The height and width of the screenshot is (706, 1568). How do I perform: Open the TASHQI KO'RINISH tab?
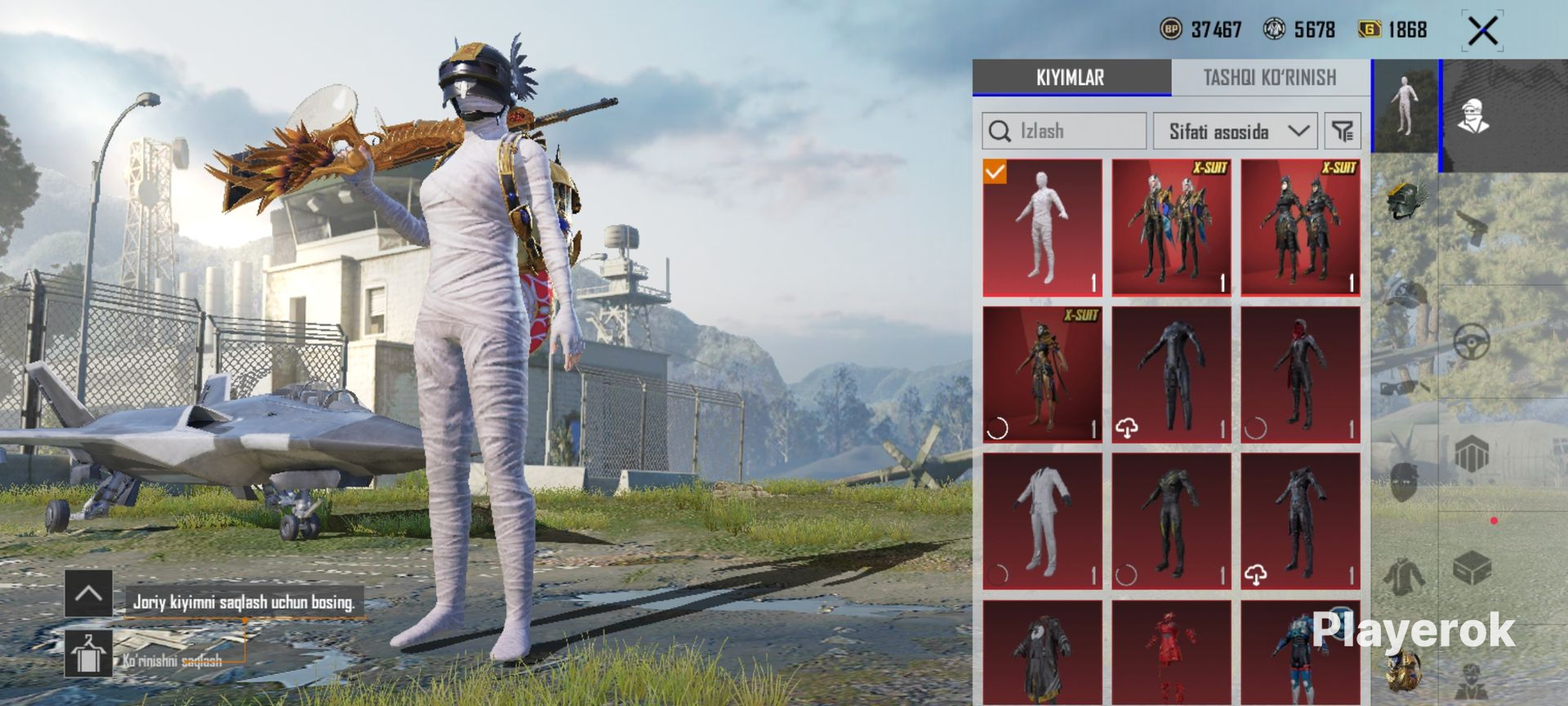pos(1270,78)
